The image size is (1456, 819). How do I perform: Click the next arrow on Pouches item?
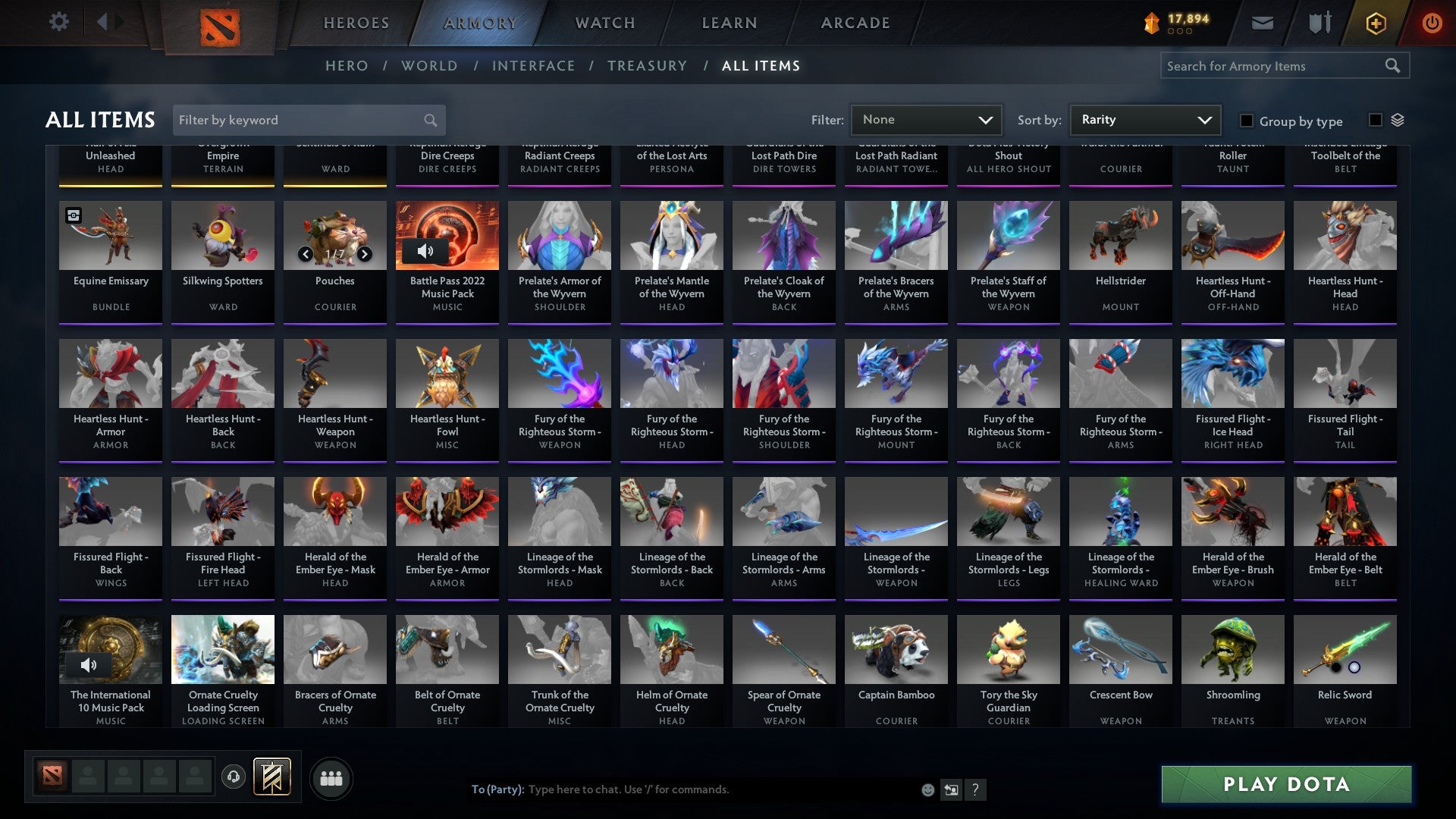(363, 256)
